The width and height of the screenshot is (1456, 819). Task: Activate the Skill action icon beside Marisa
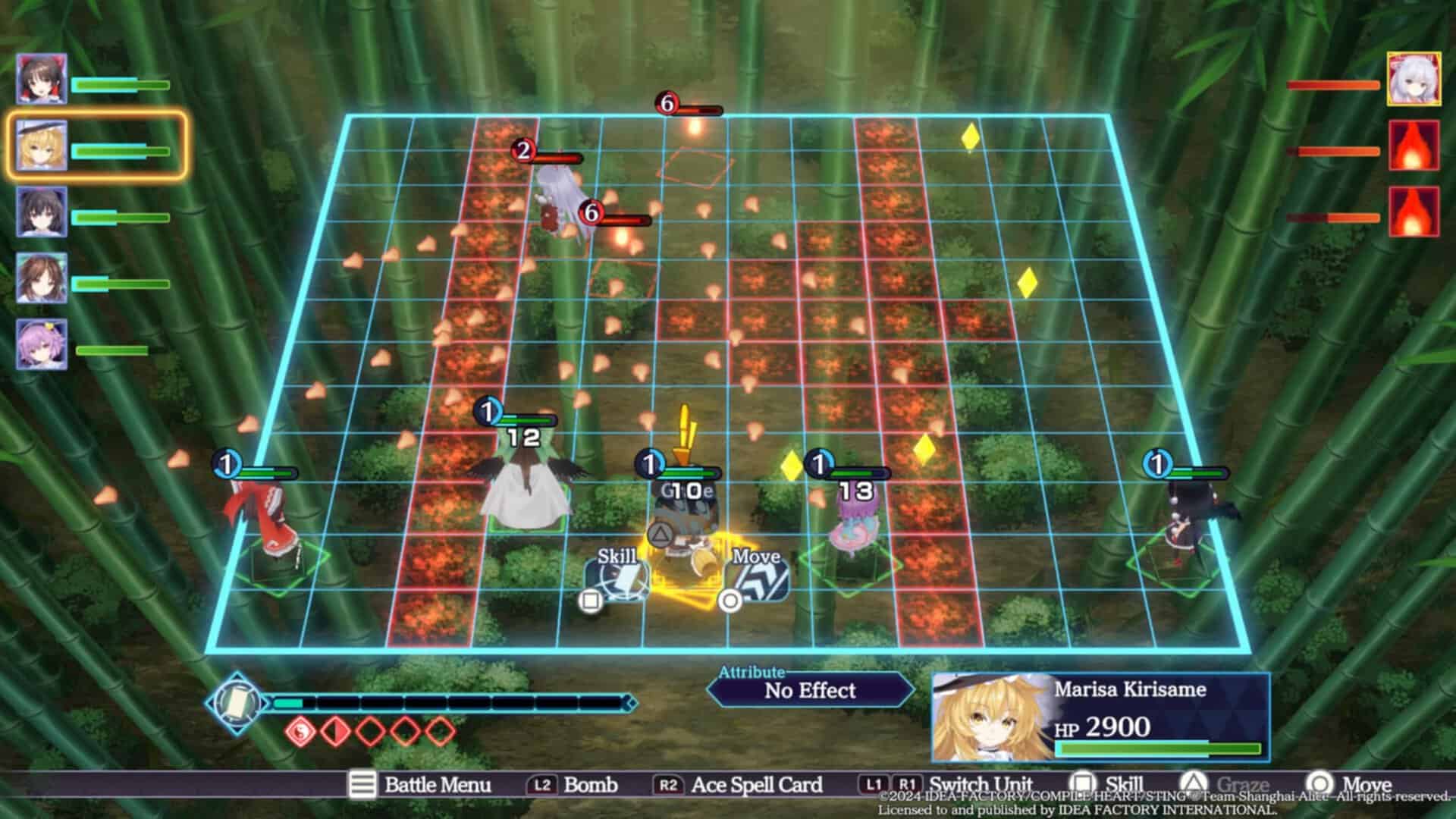pos(617,580)
